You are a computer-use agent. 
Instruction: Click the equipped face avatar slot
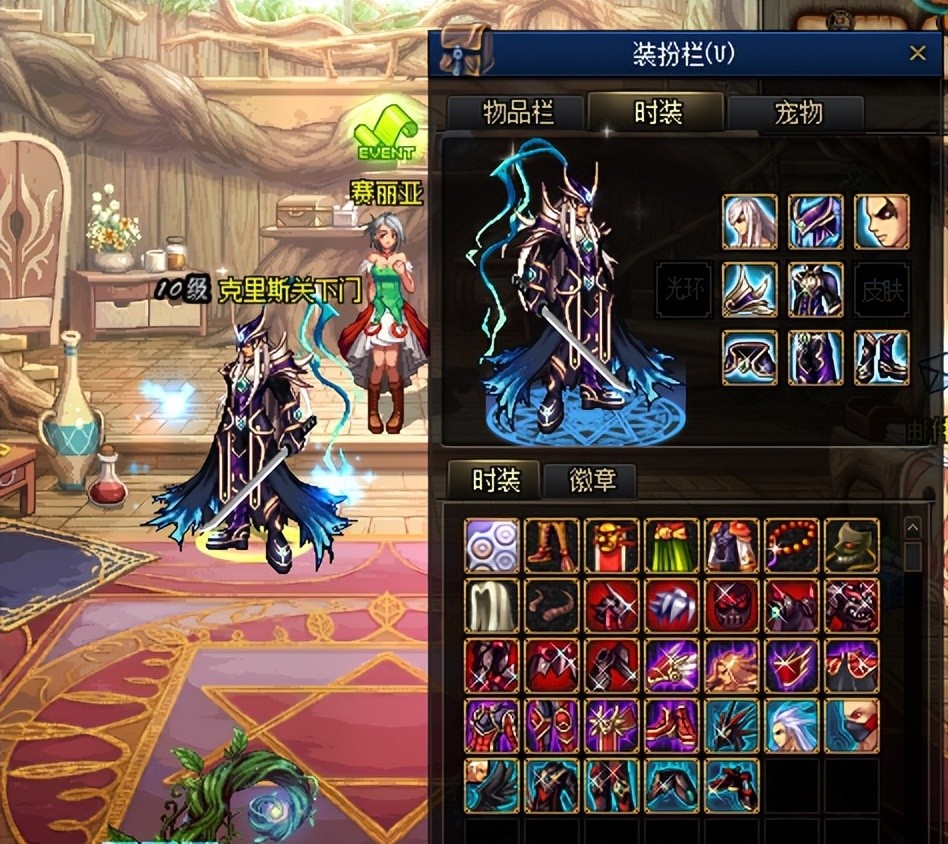[881, 222]
